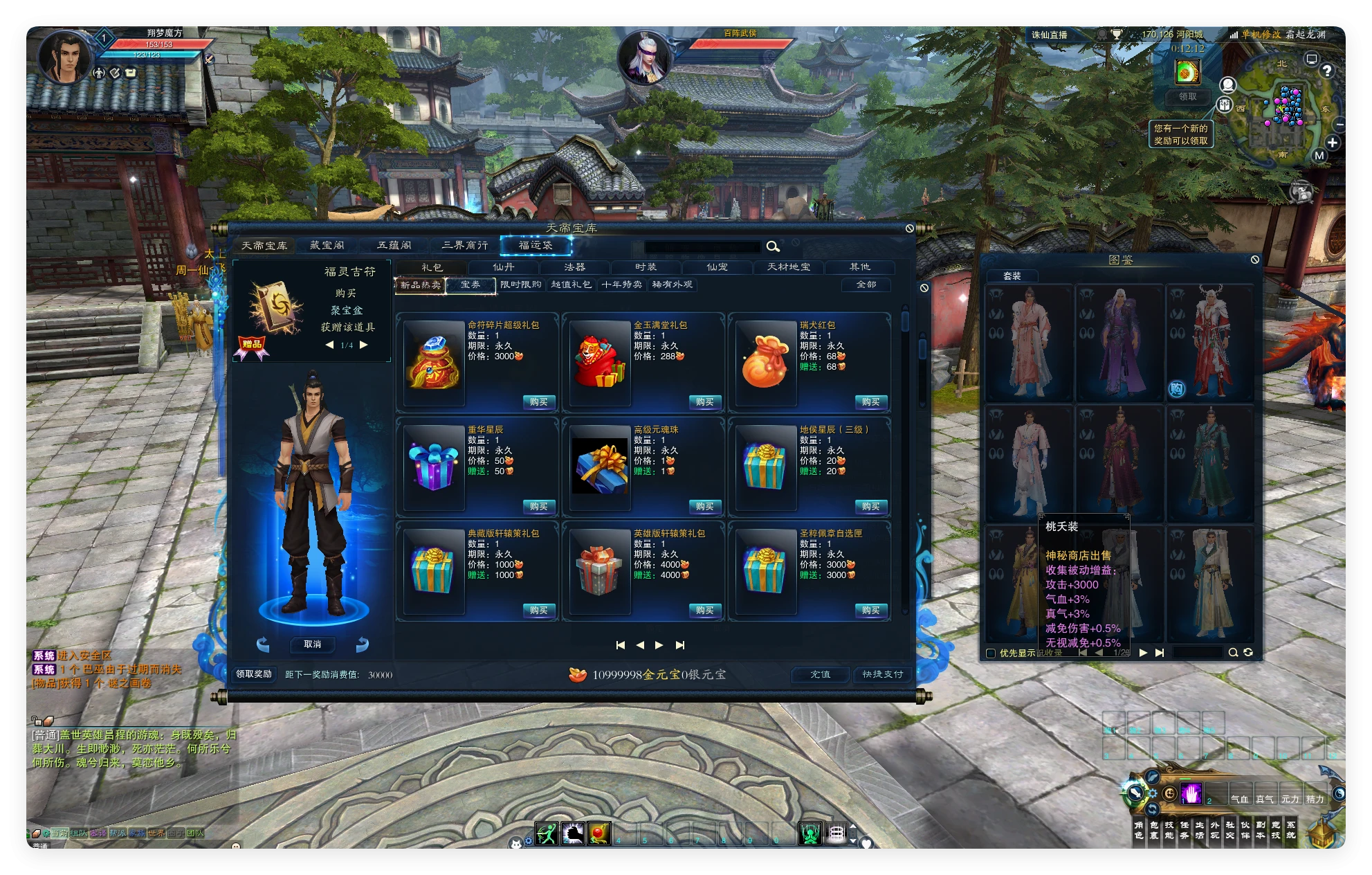The width and height of the screenshot is (1372, 875).
Task: Purchase the 圣粹佩章自选匣 box
Action: [870, 611]
